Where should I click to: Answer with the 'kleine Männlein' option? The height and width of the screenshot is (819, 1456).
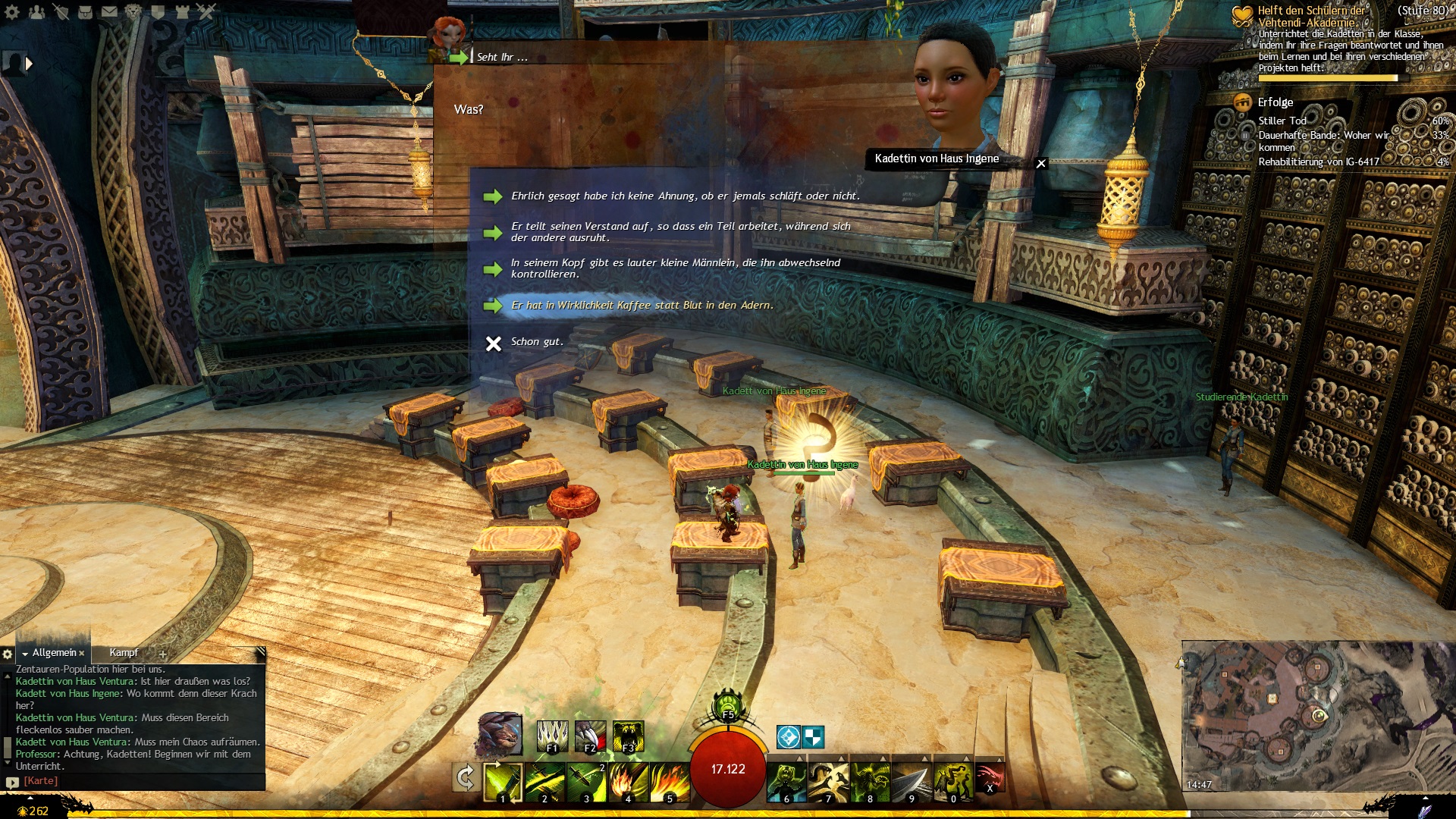coord(675,268)
